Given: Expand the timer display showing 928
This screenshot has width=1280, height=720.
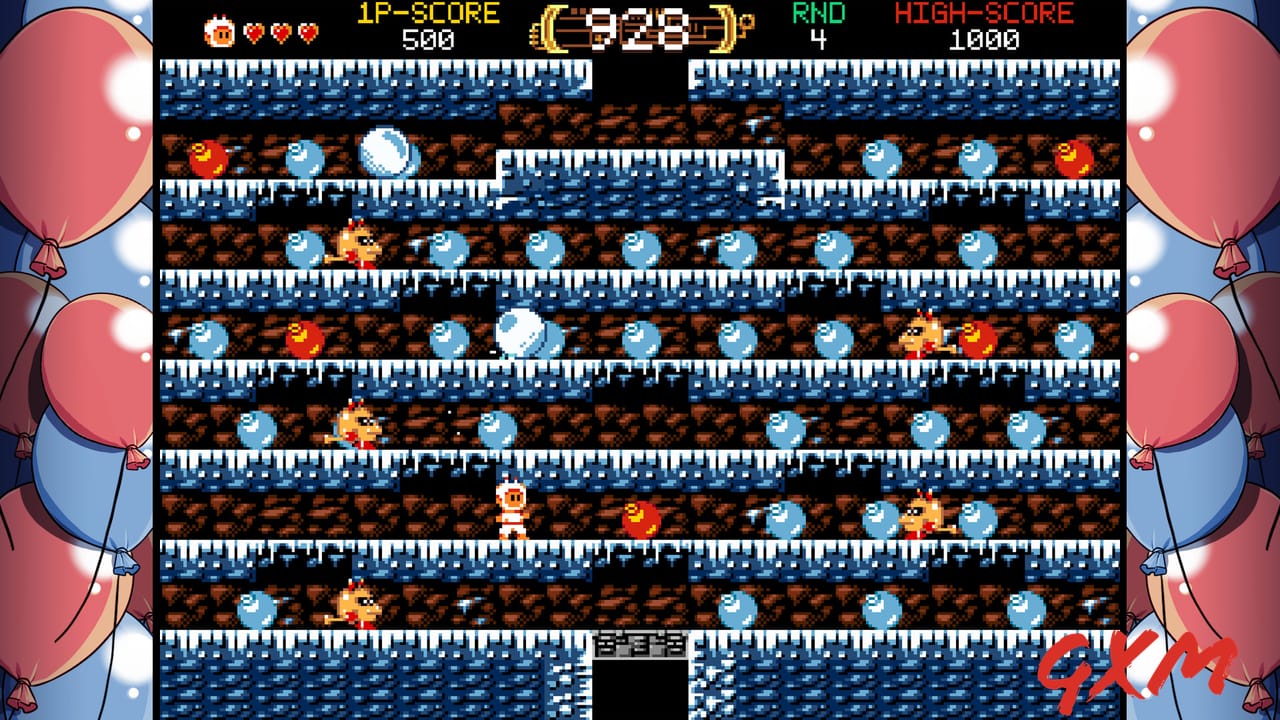Looking at the screenshot, I should point(640,27).
